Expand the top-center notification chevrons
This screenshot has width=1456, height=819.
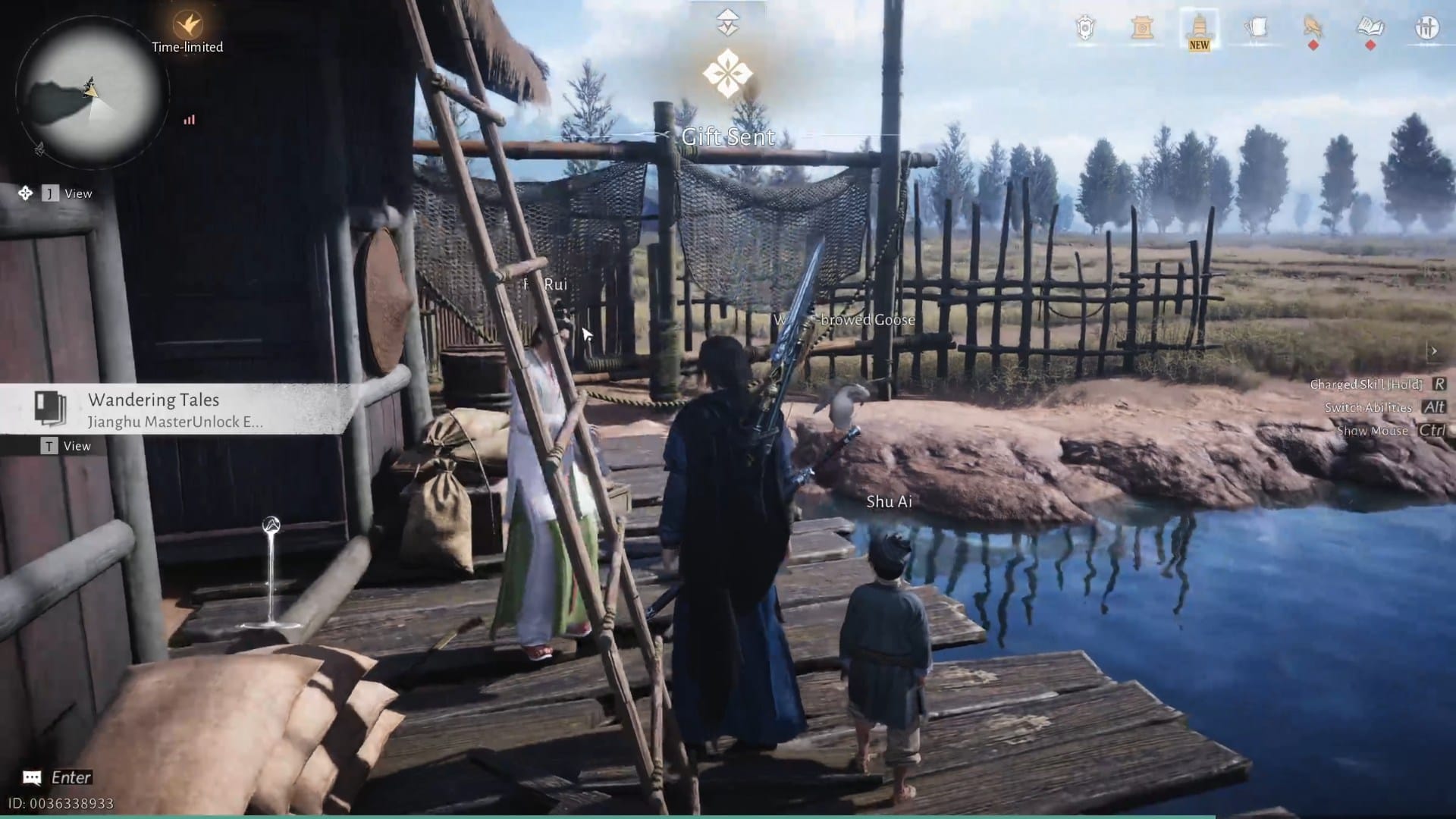point(727,21)
